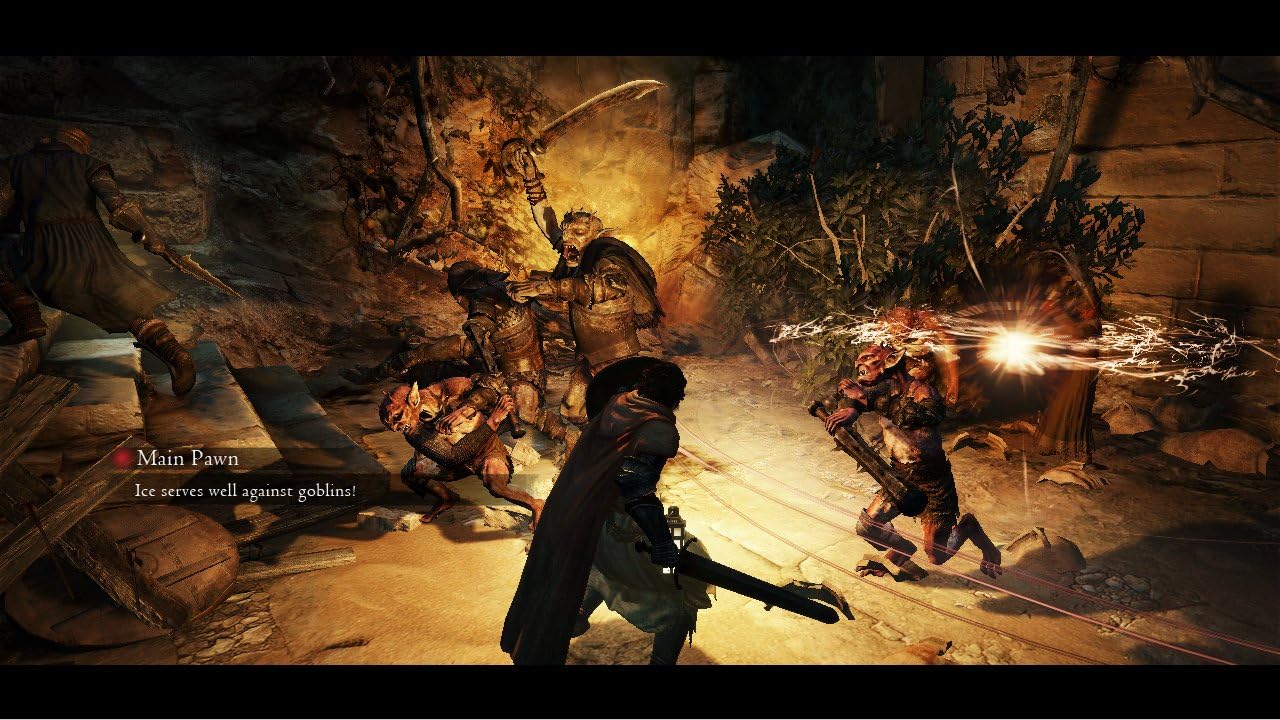Click the subtitle text about ice and goblins

pos(247,491)
